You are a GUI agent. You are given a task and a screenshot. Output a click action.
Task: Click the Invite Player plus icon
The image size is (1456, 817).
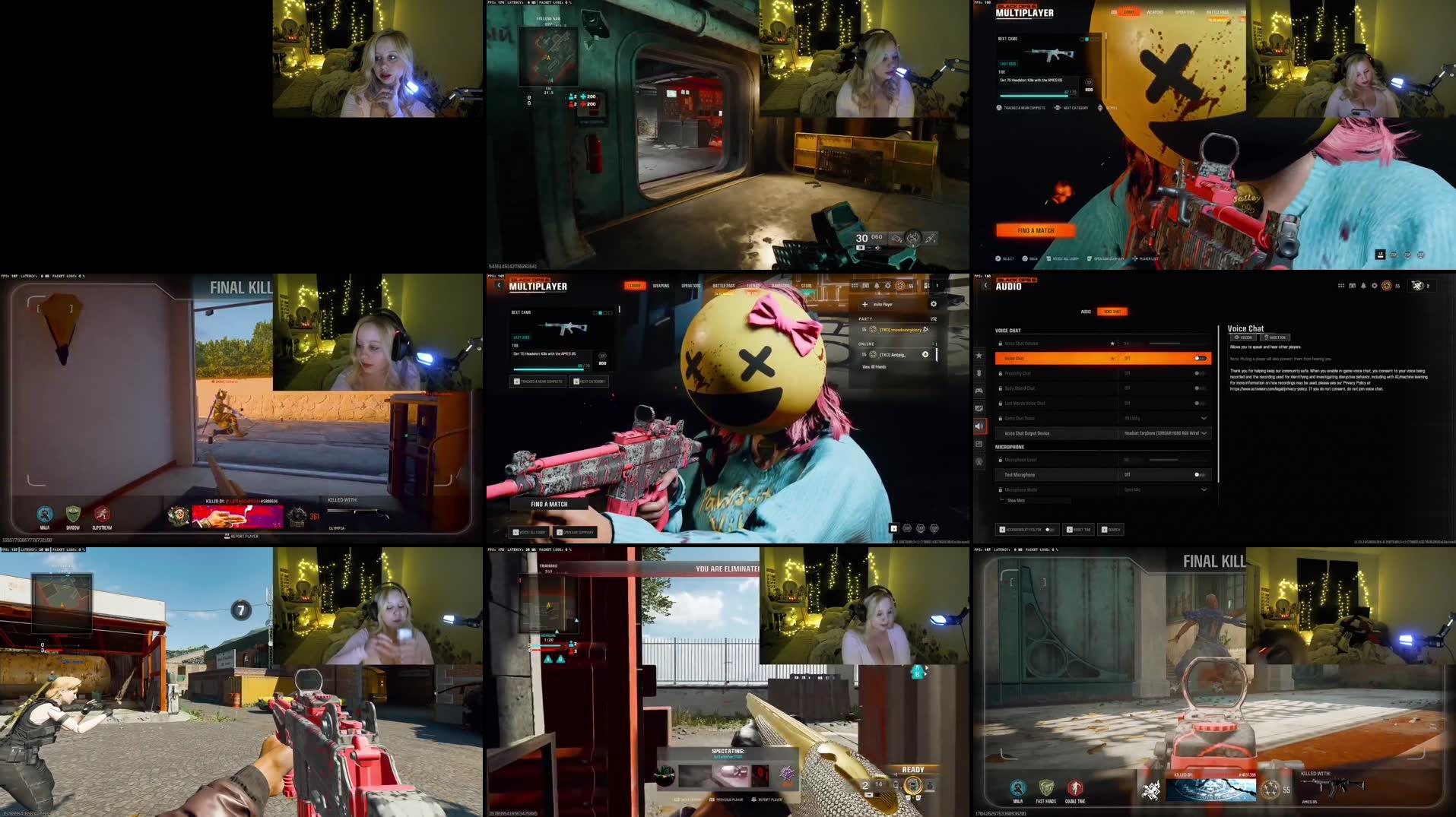pos(865,304)
